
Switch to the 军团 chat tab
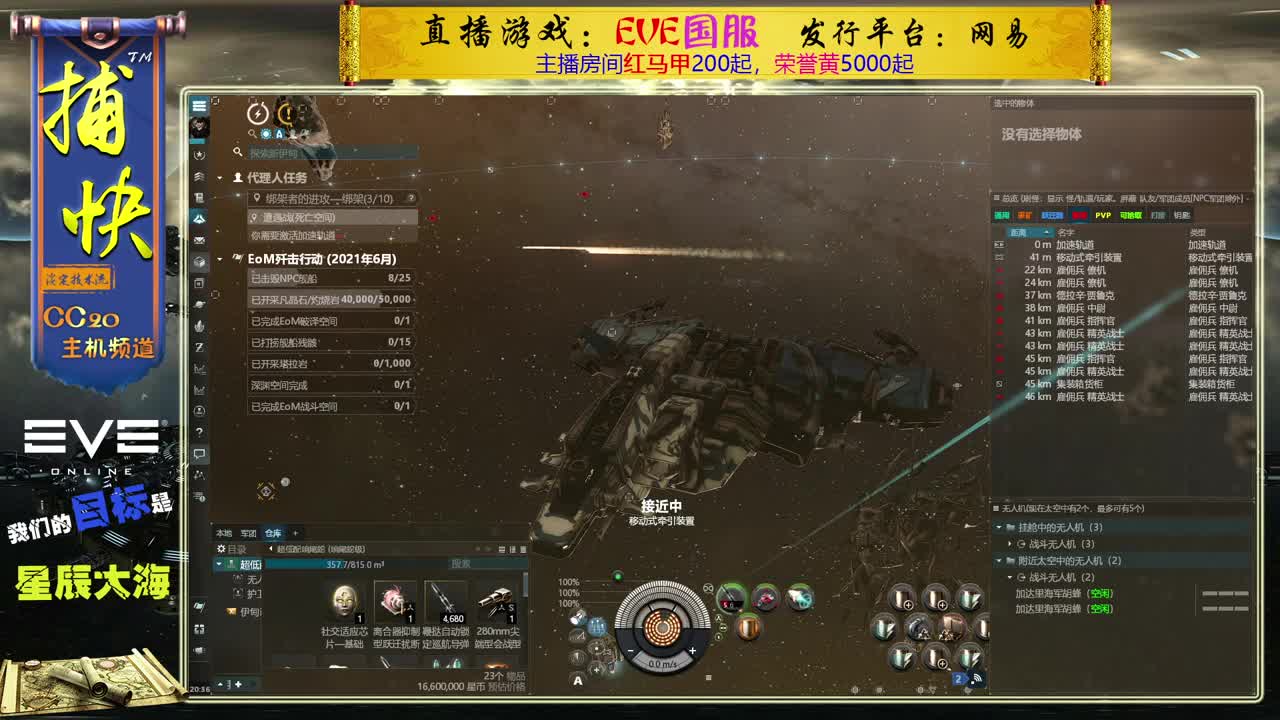coord(246,534)
